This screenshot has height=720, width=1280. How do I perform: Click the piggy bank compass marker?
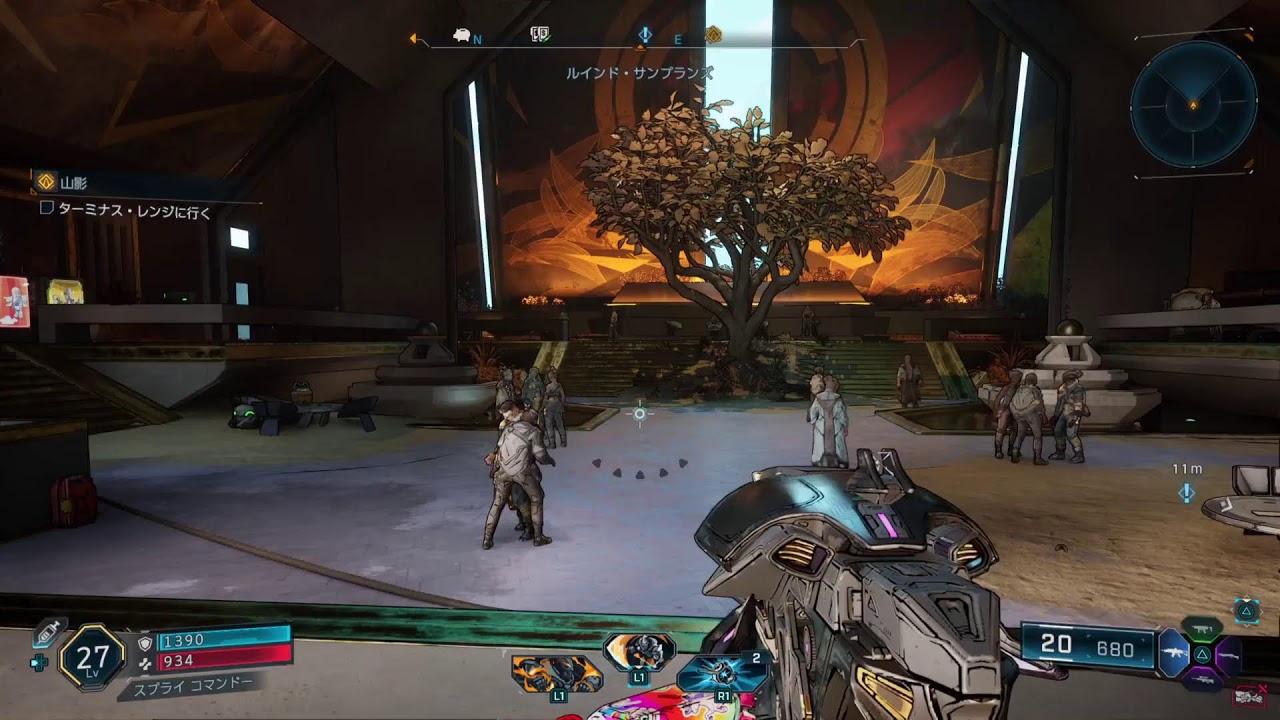click(x=462, y=36)
